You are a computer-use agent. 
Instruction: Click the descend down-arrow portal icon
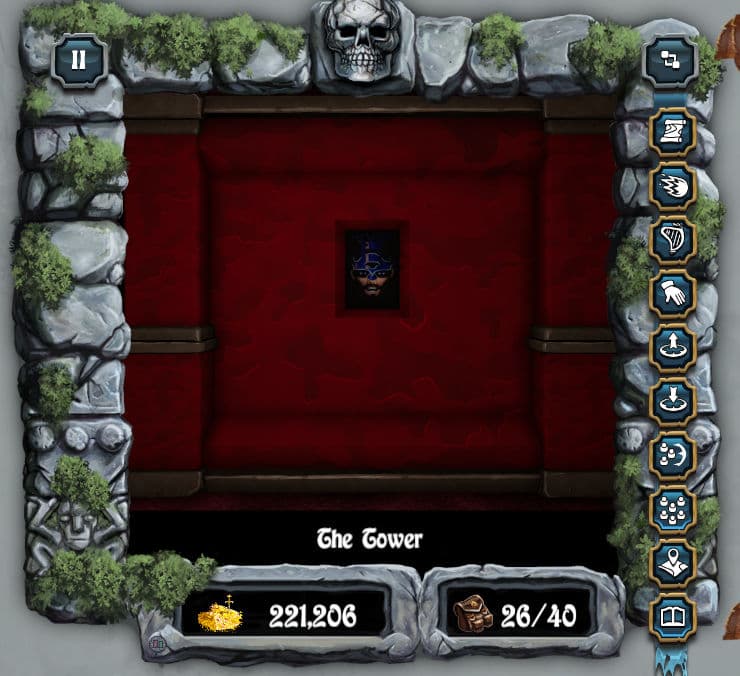coord(673,402)
